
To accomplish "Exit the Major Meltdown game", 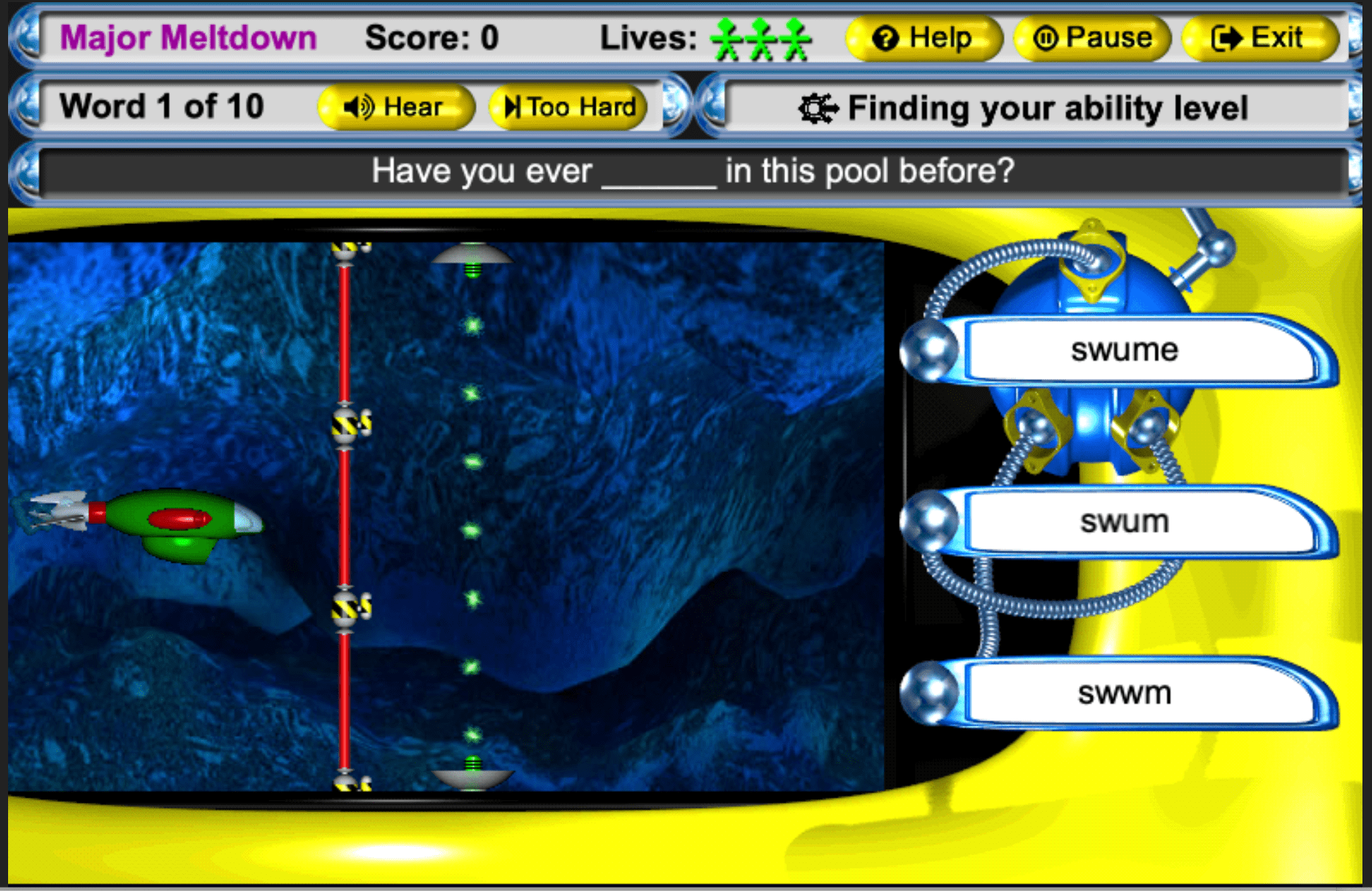I will (1259, 38).
